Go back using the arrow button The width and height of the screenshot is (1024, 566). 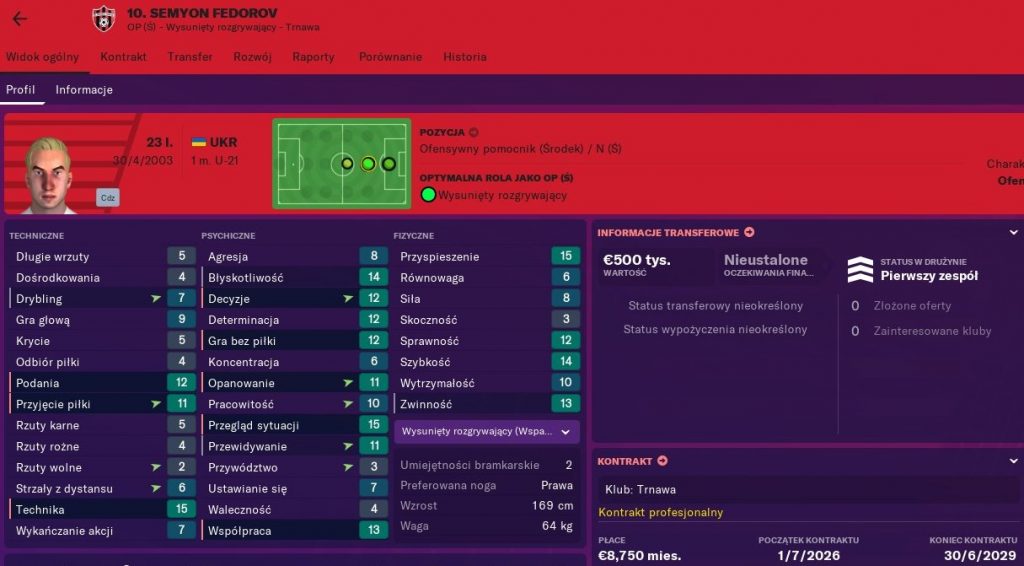pos(20,19)
